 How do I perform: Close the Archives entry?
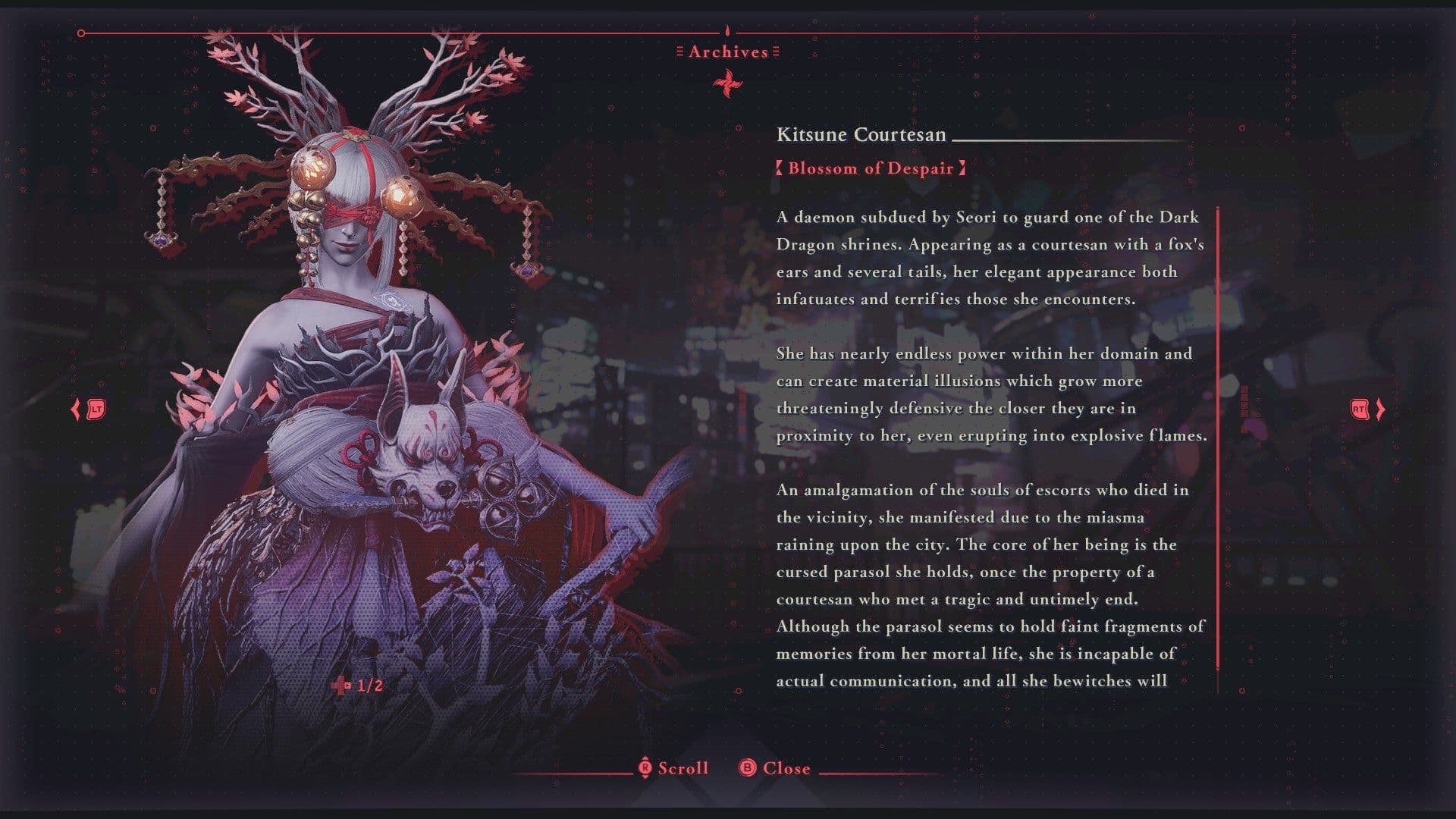coord(775,768)
